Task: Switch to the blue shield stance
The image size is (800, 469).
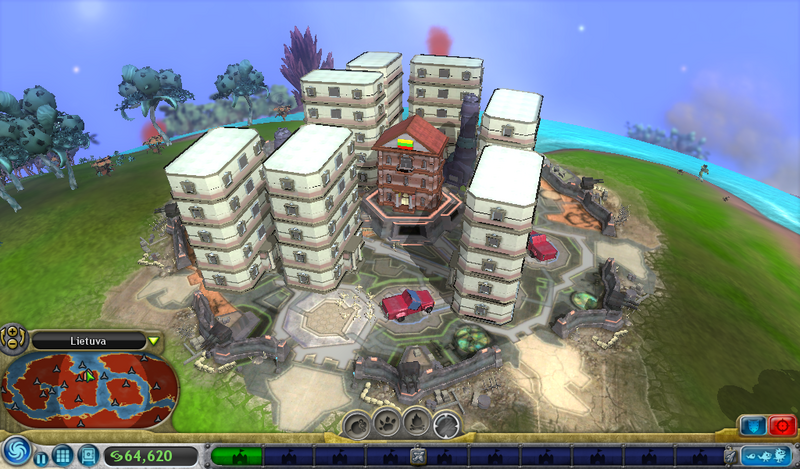Action: pyautogui.click(x=751, y=425)
